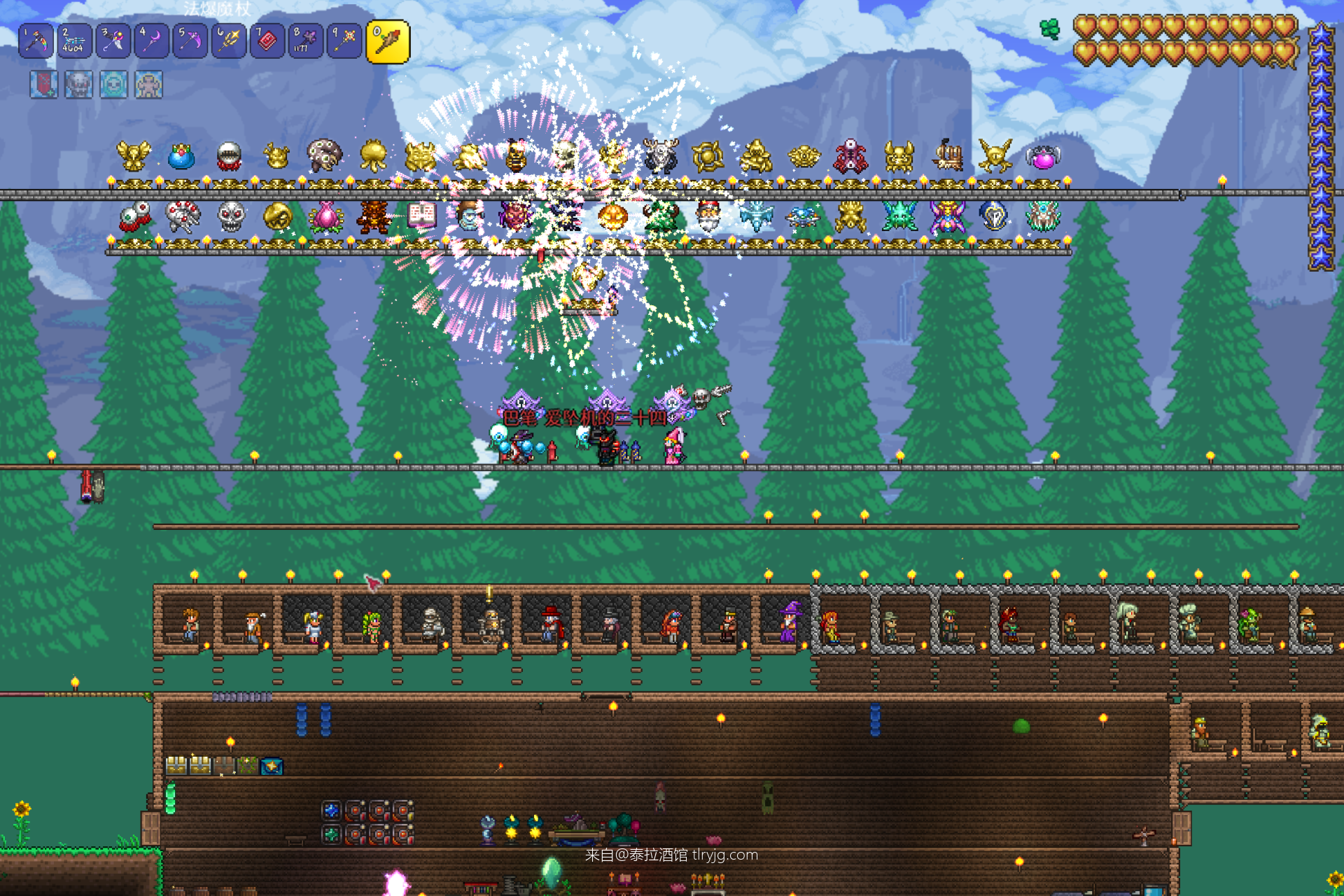Viewport: 1344px width, 896px height.
Task: Select the hotbar item with 4604 count
Action: (x=74, y=41)
